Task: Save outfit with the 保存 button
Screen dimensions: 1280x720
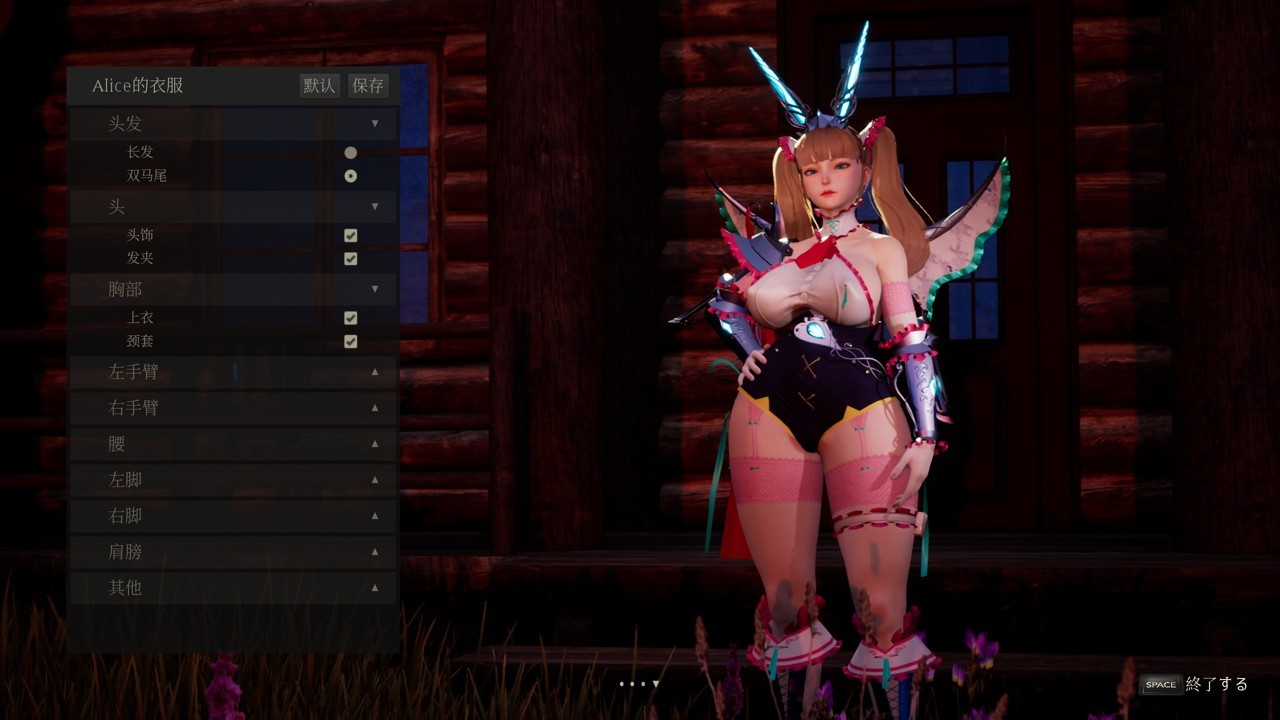Action: (368, 86)
